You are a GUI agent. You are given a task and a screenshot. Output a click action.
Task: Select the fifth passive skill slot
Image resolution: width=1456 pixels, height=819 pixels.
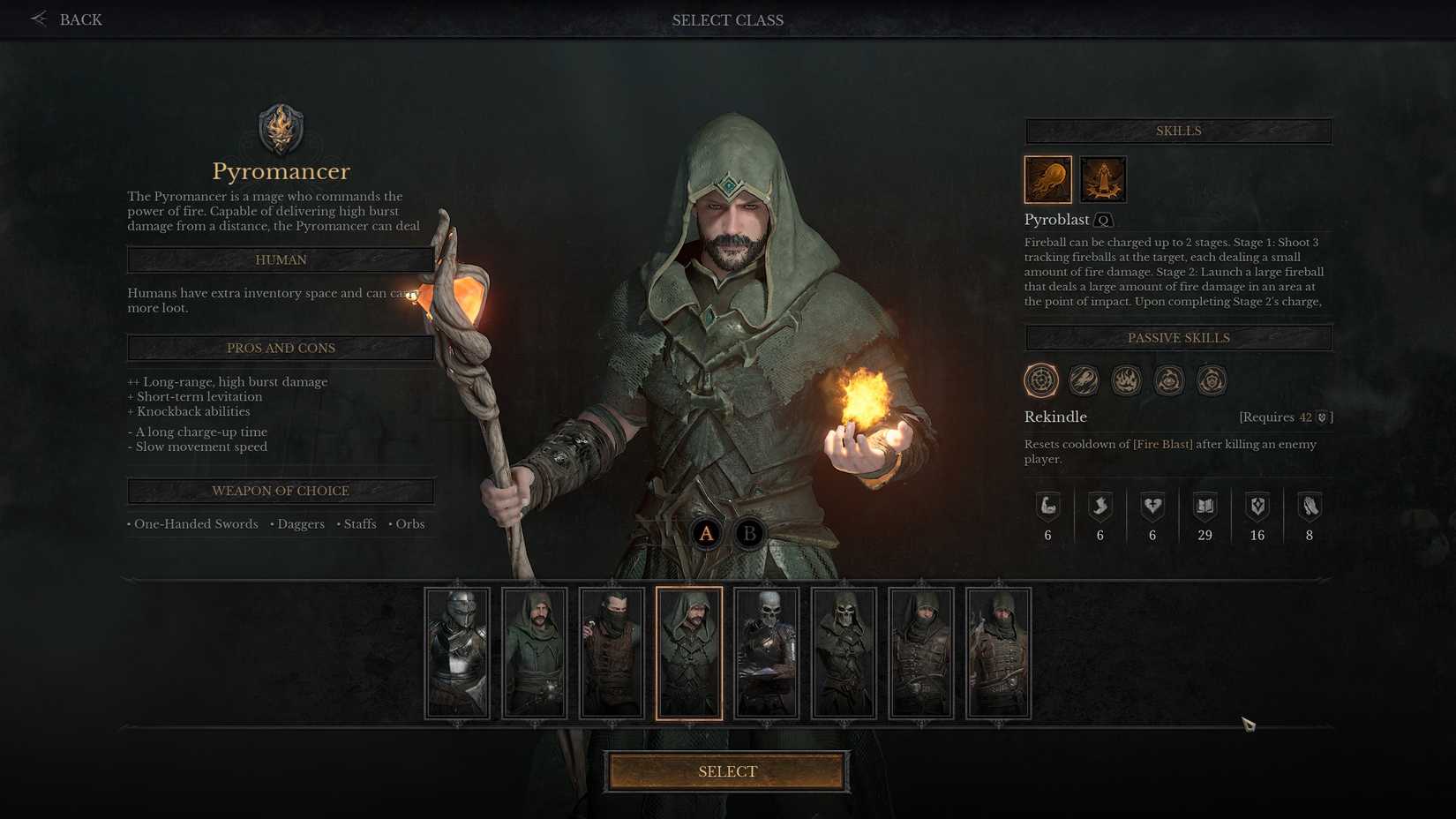(x=1211, y=379)
